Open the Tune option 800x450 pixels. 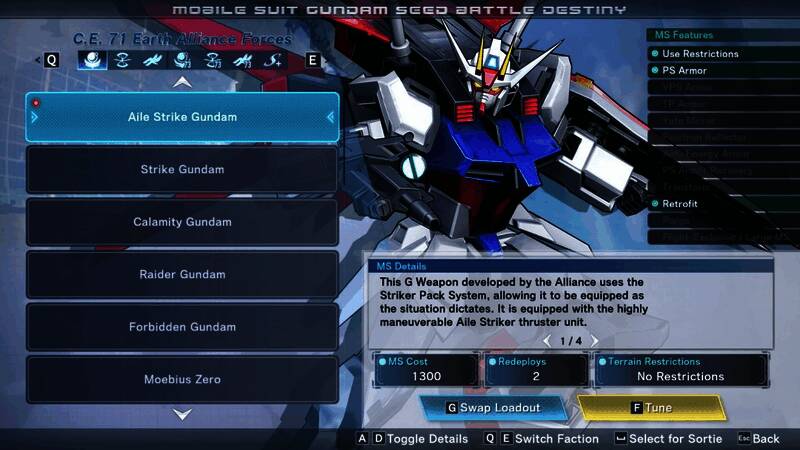tap(651, 408)
